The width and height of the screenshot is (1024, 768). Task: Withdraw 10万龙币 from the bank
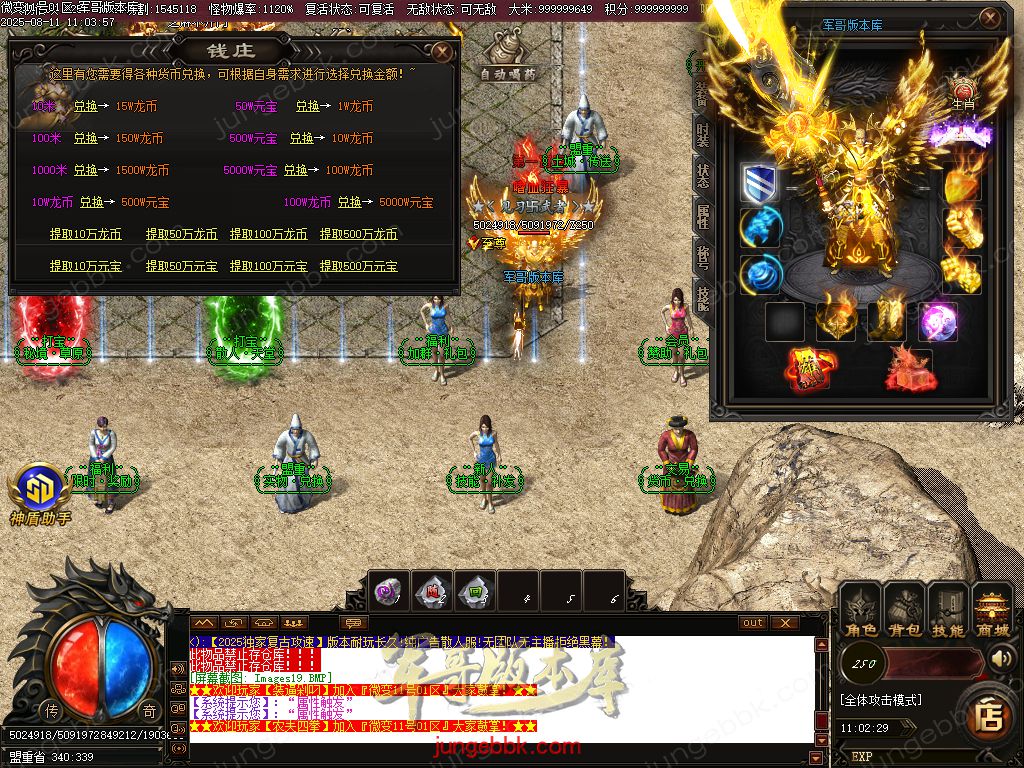click(x=85, y=234)
